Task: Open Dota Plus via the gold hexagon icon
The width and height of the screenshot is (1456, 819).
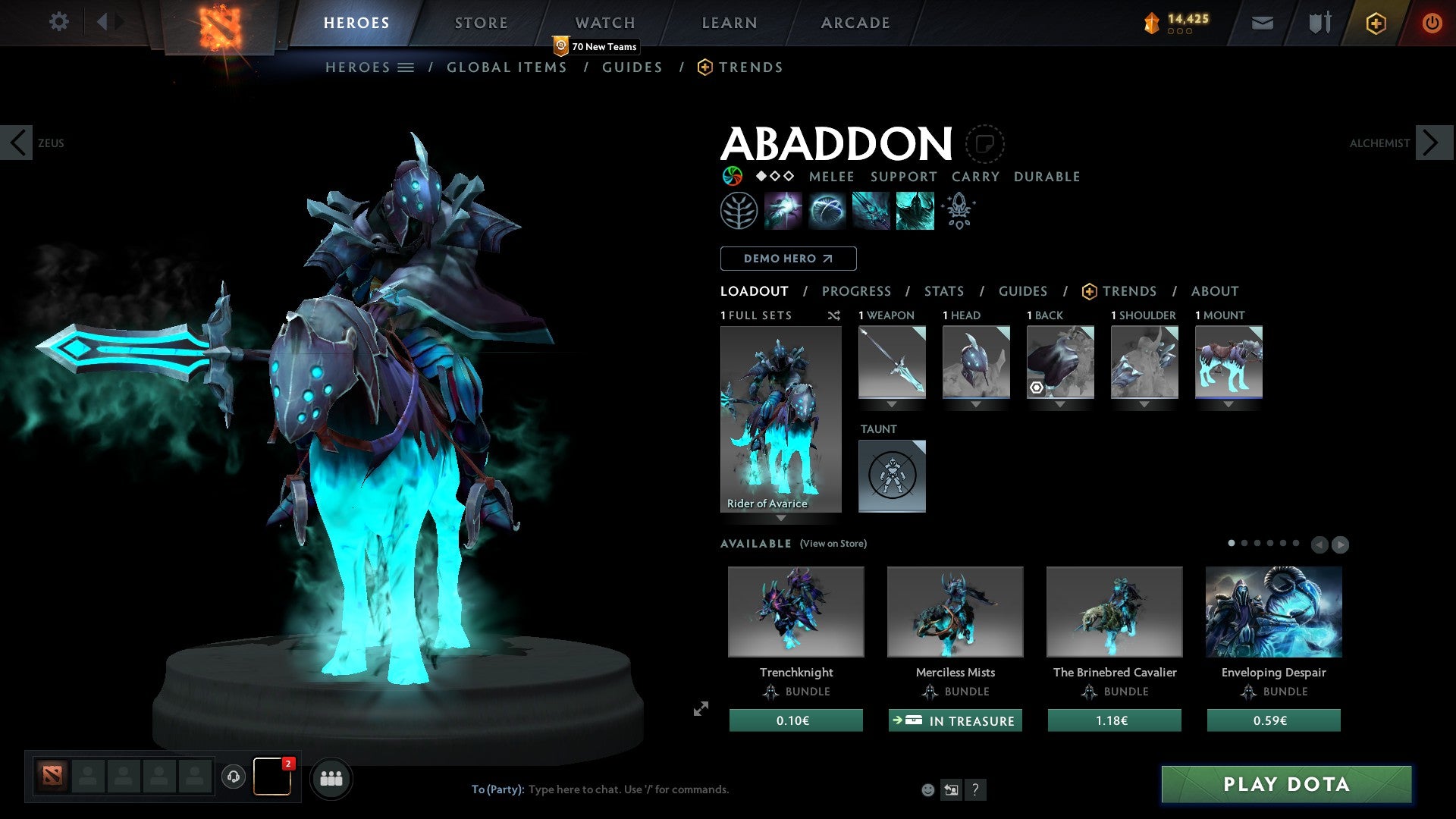Action: click(x=1375, y=23)
